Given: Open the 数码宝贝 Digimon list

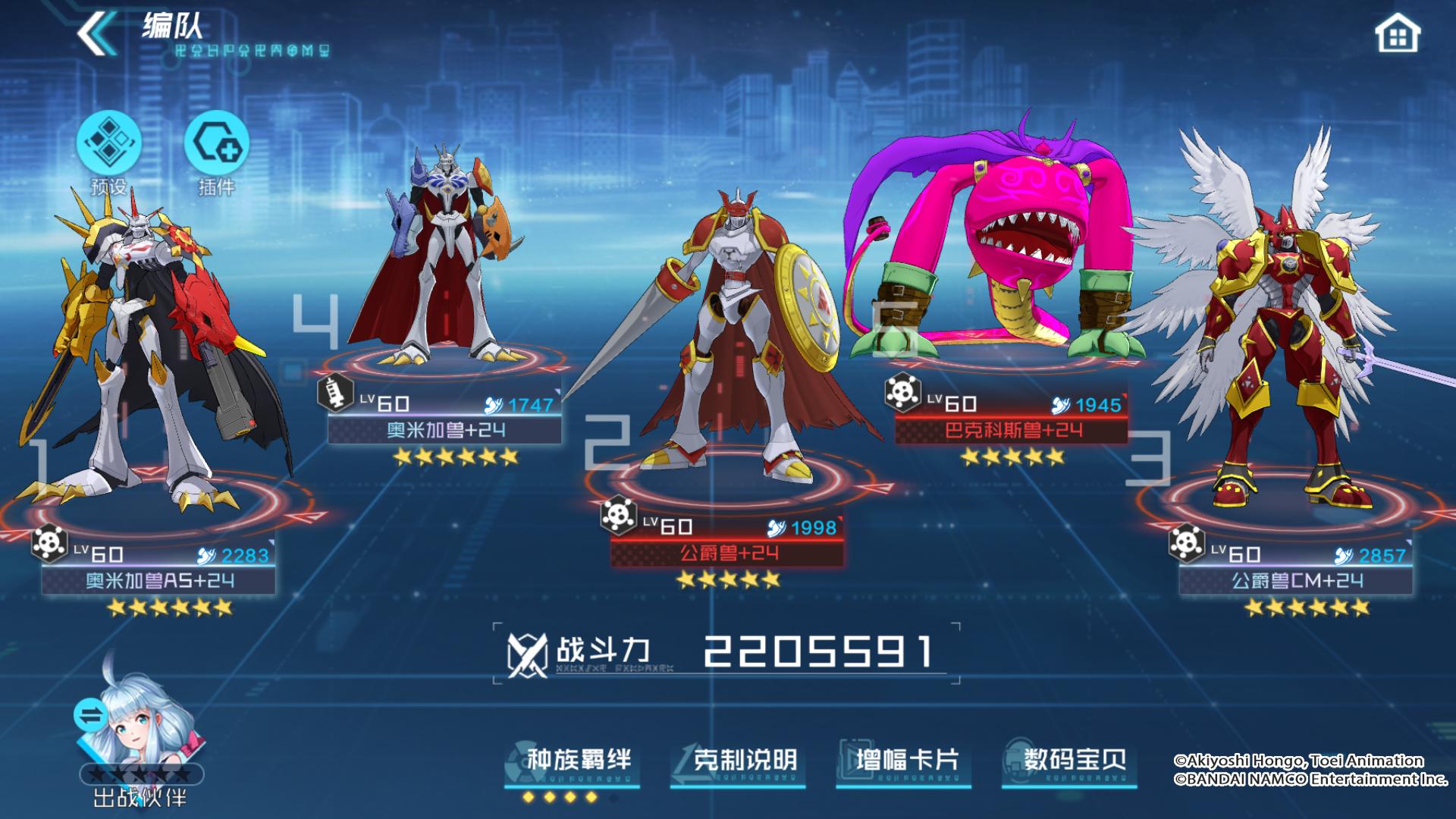Looking at the screenshot, I should point(1069,761).
